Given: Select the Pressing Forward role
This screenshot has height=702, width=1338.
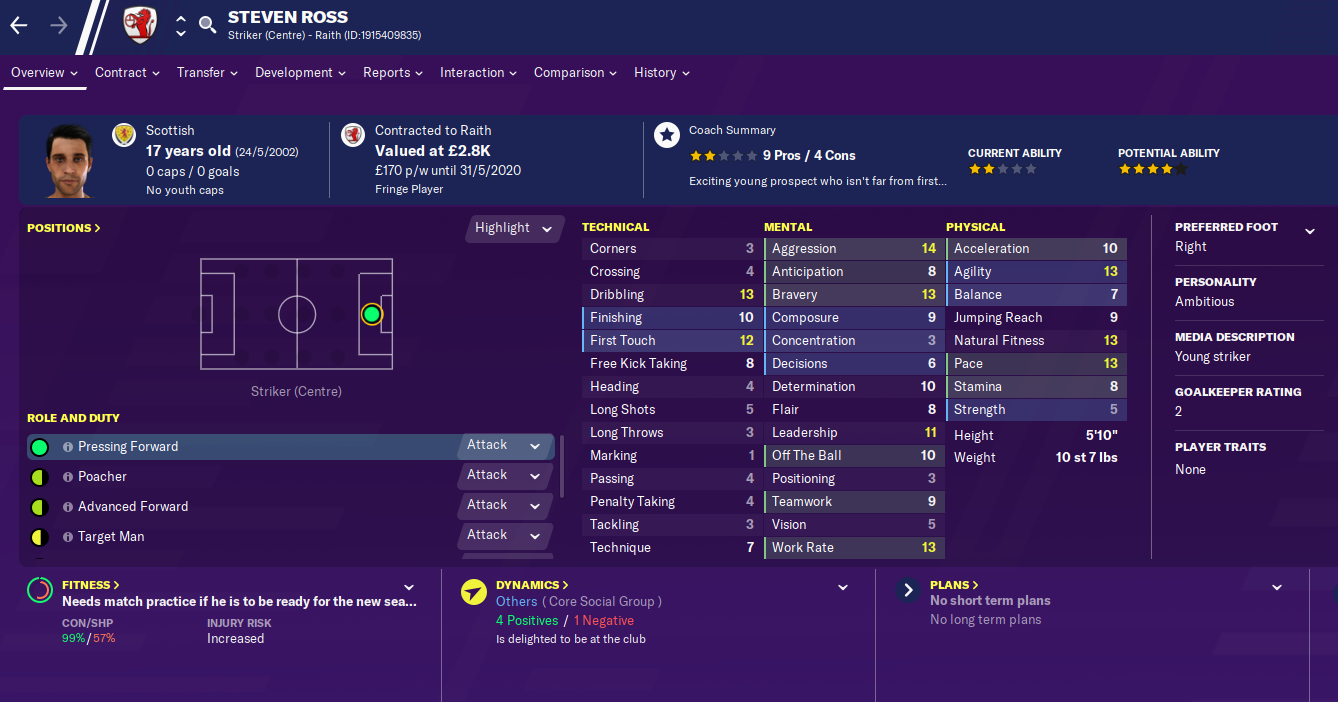Looking at the screenshot, I should point(128,447).
